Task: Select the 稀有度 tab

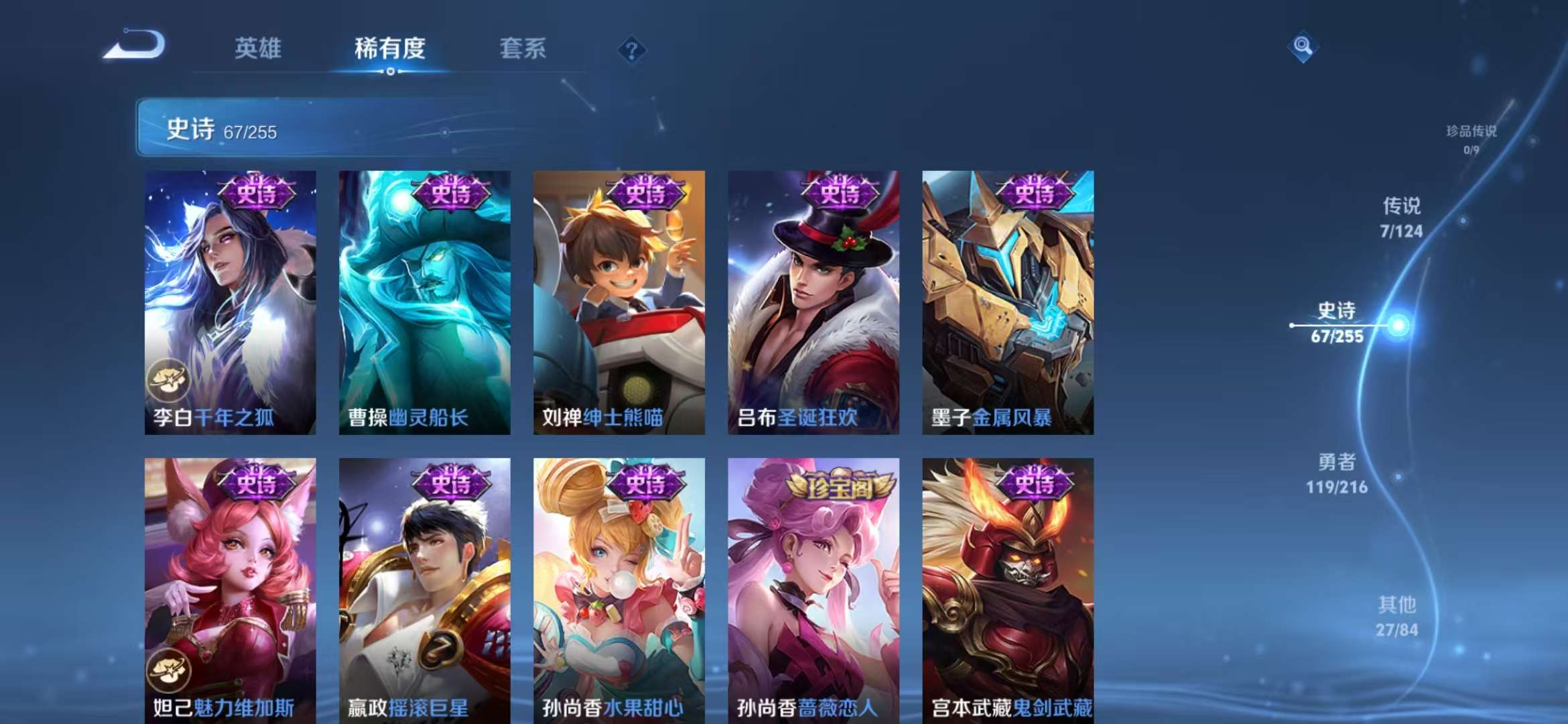Action: (391, 48)
